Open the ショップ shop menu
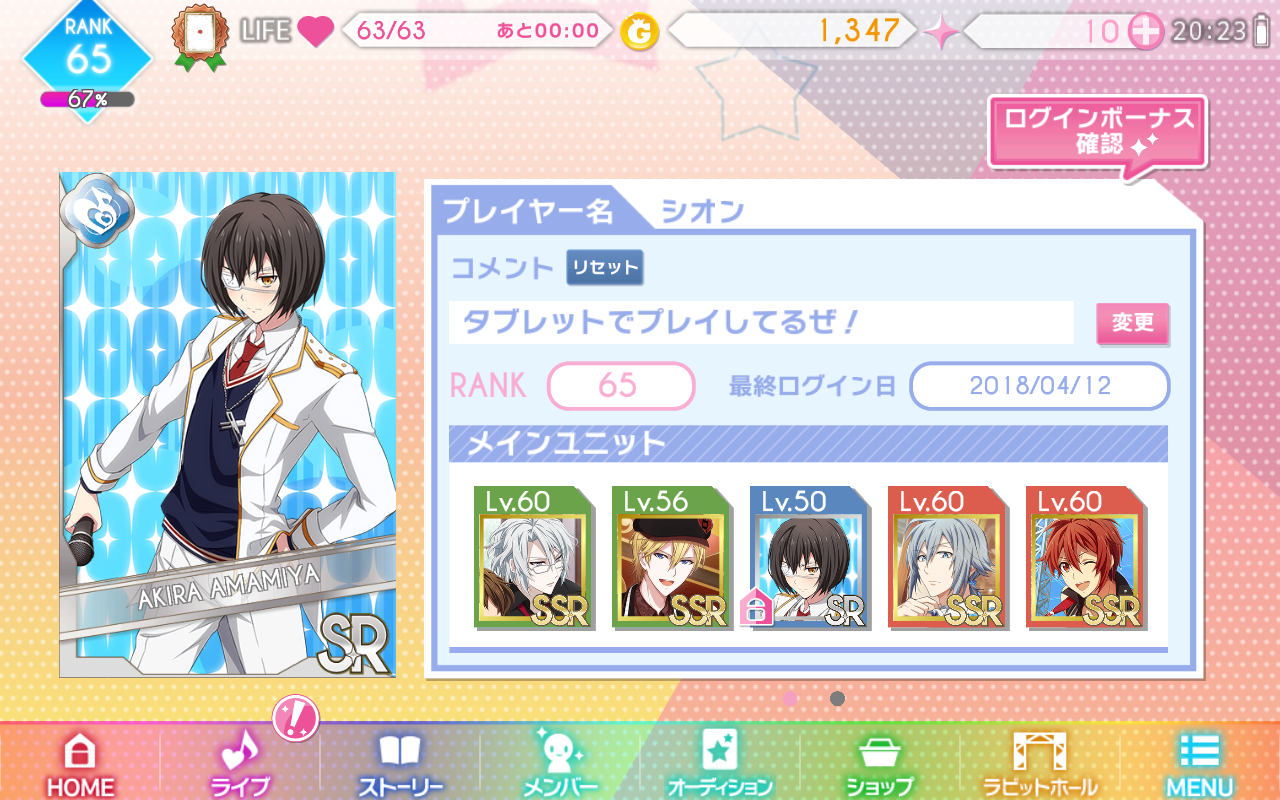This screenshot has width=1280, height=800. pyautogui.click(x=880, y=764)
